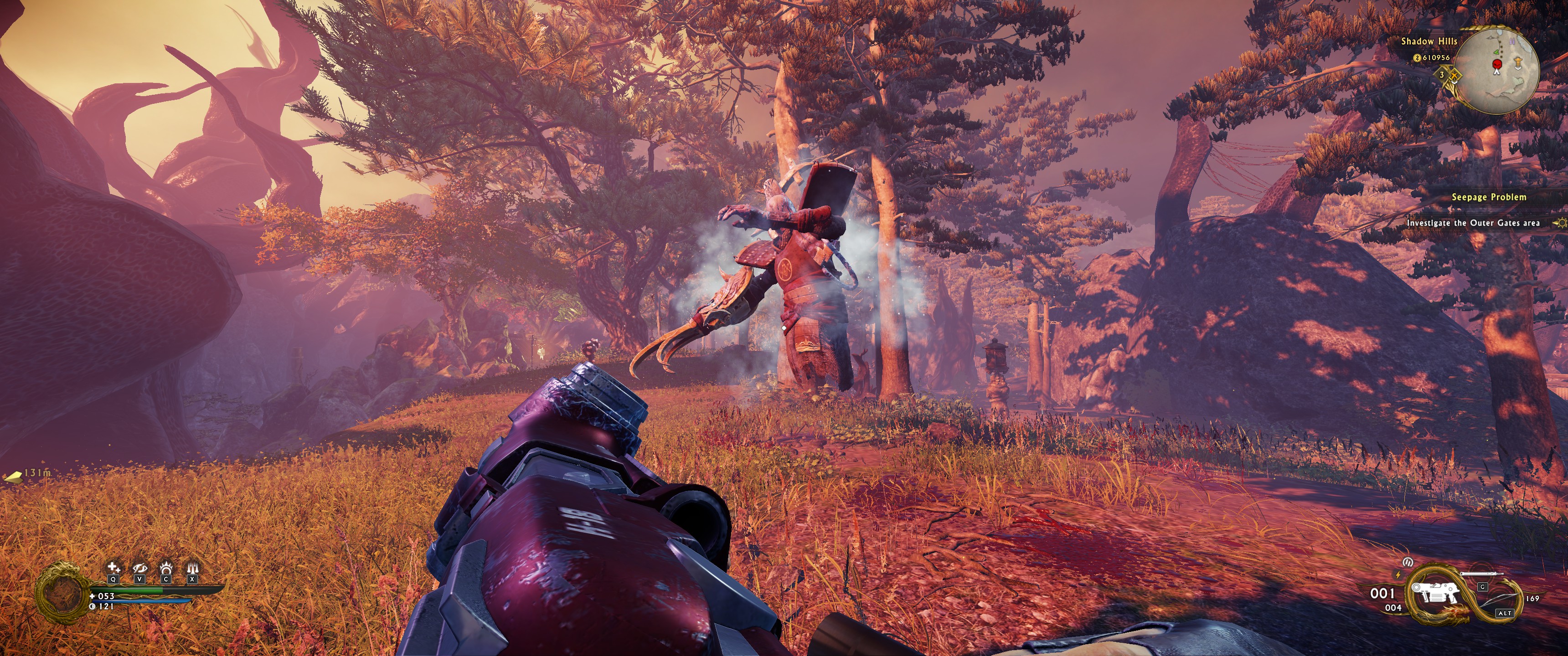Cast the ground spikes ability icon
This screenshot has width=1568, height=656.
(x=192, y=569)
